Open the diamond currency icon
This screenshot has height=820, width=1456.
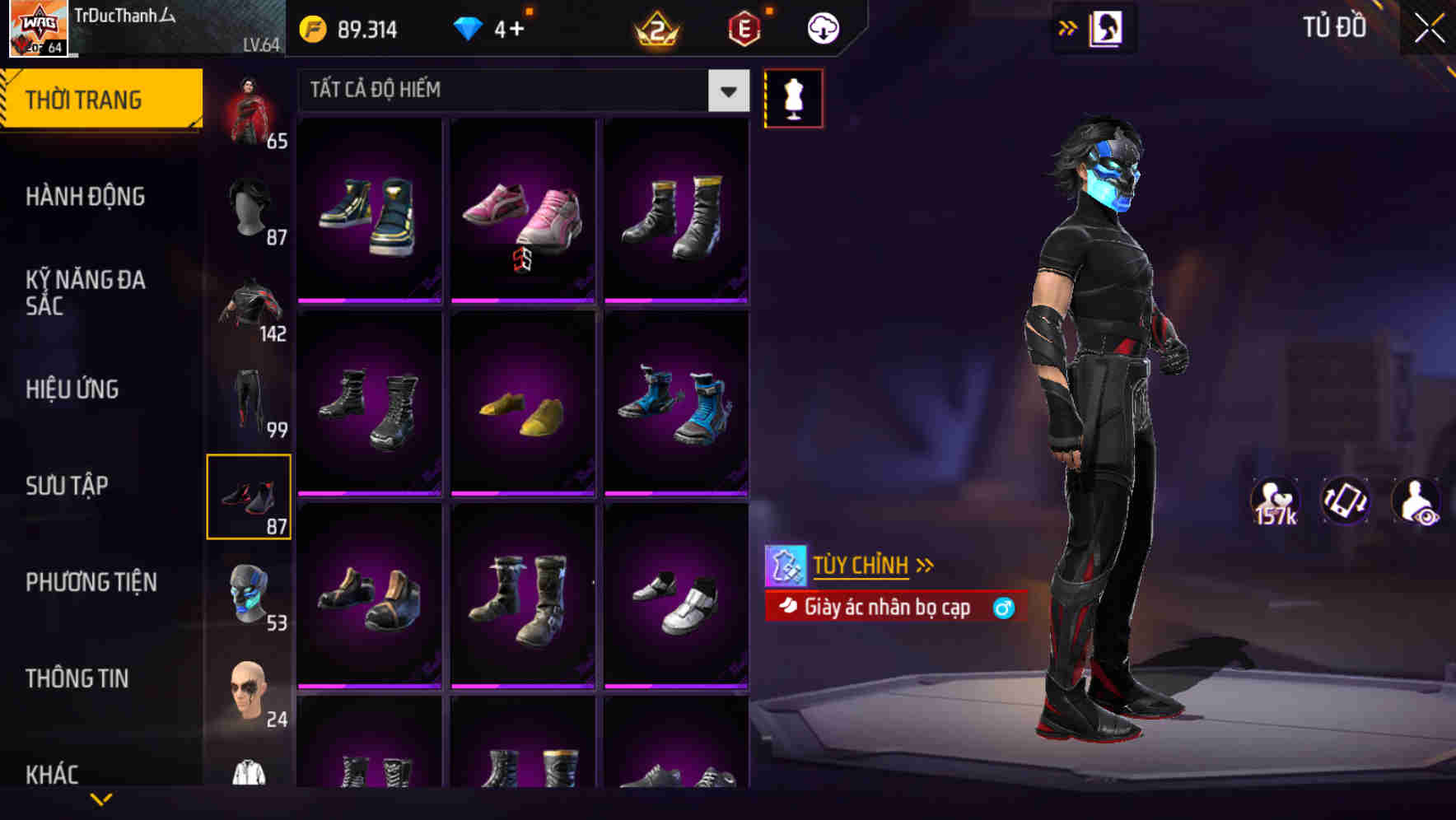click(x=469, y=27)
